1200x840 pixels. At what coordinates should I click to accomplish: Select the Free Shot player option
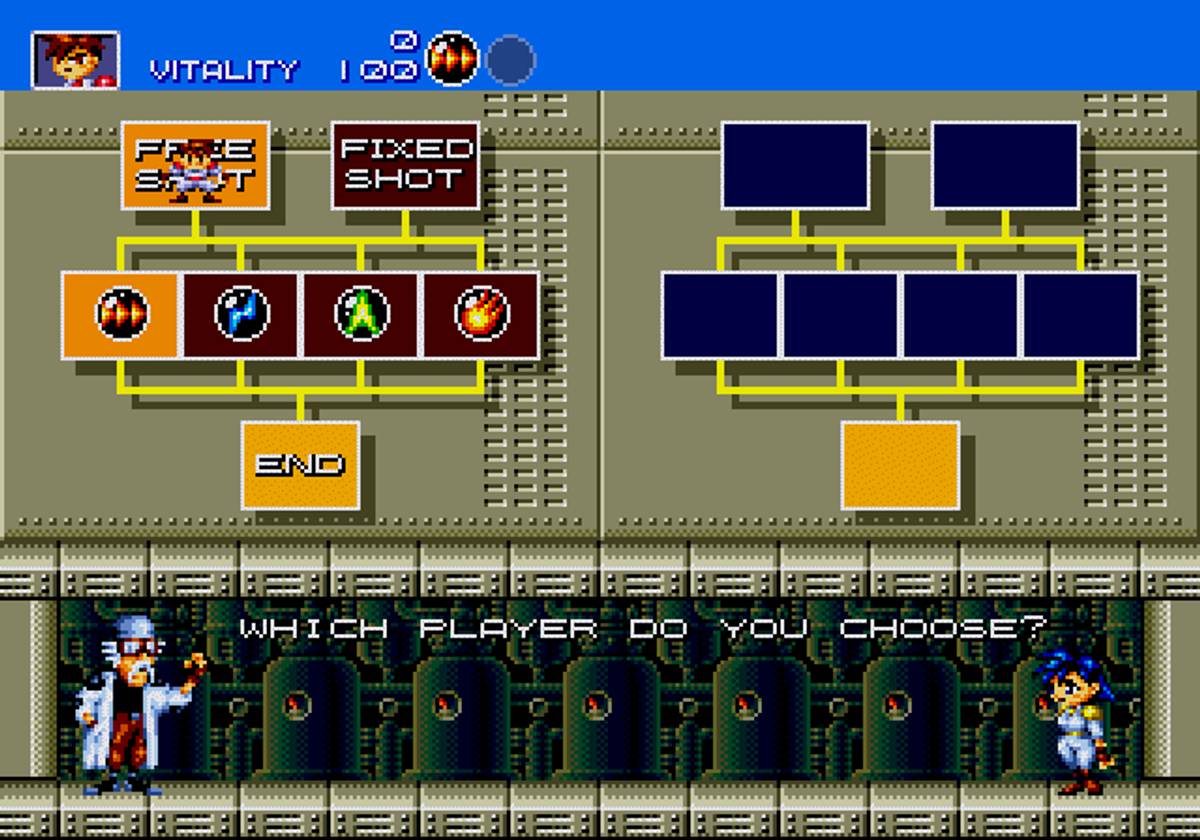(x=195, y=165)
